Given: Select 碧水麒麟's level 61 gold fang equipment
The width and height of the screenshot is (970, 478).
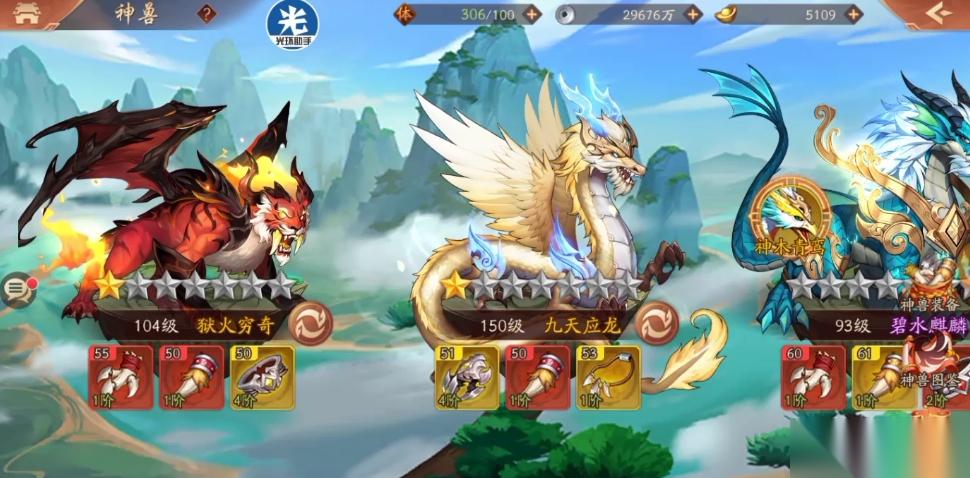Looking at the screenshot, I should click(884, 377).
